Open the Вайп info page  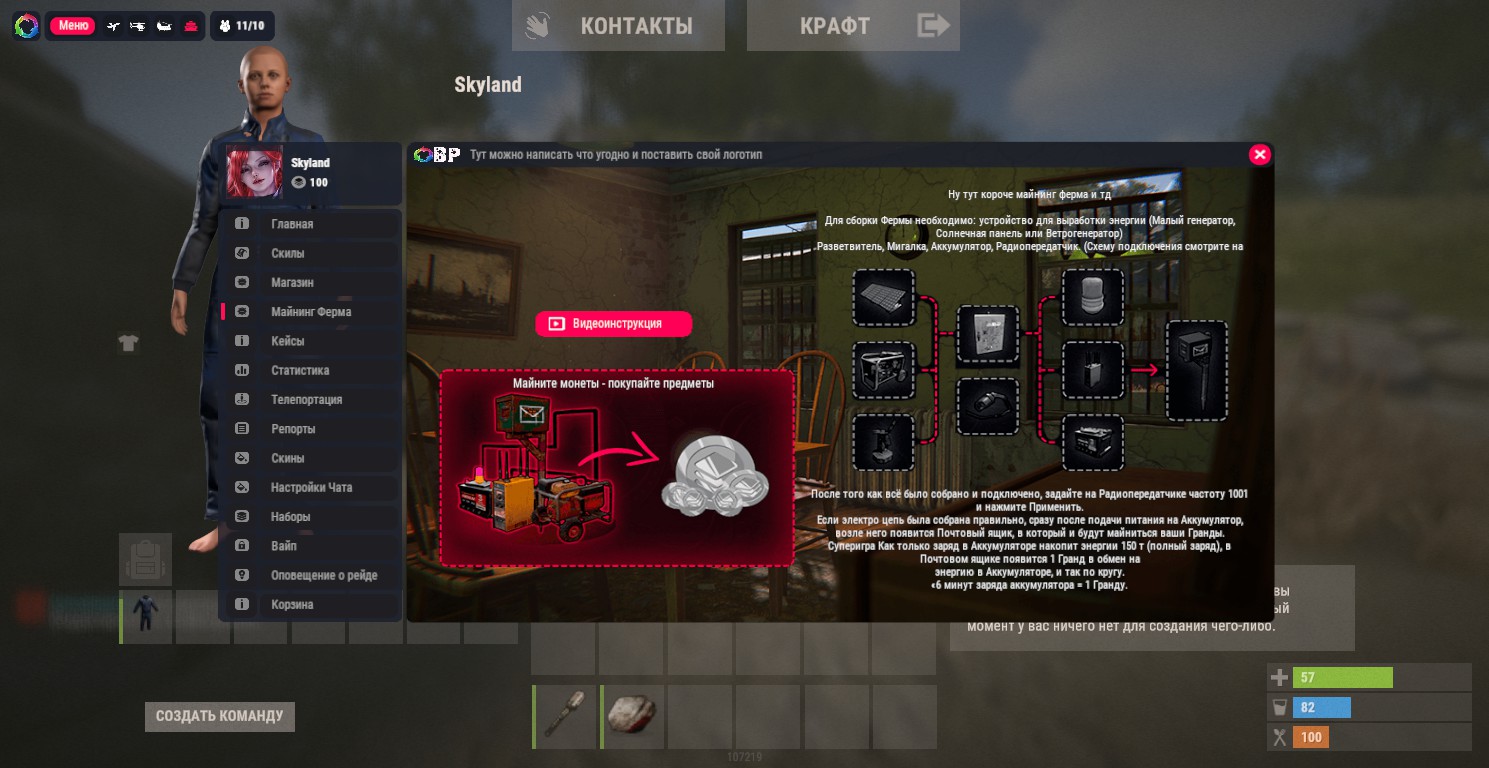pos(310,546)
